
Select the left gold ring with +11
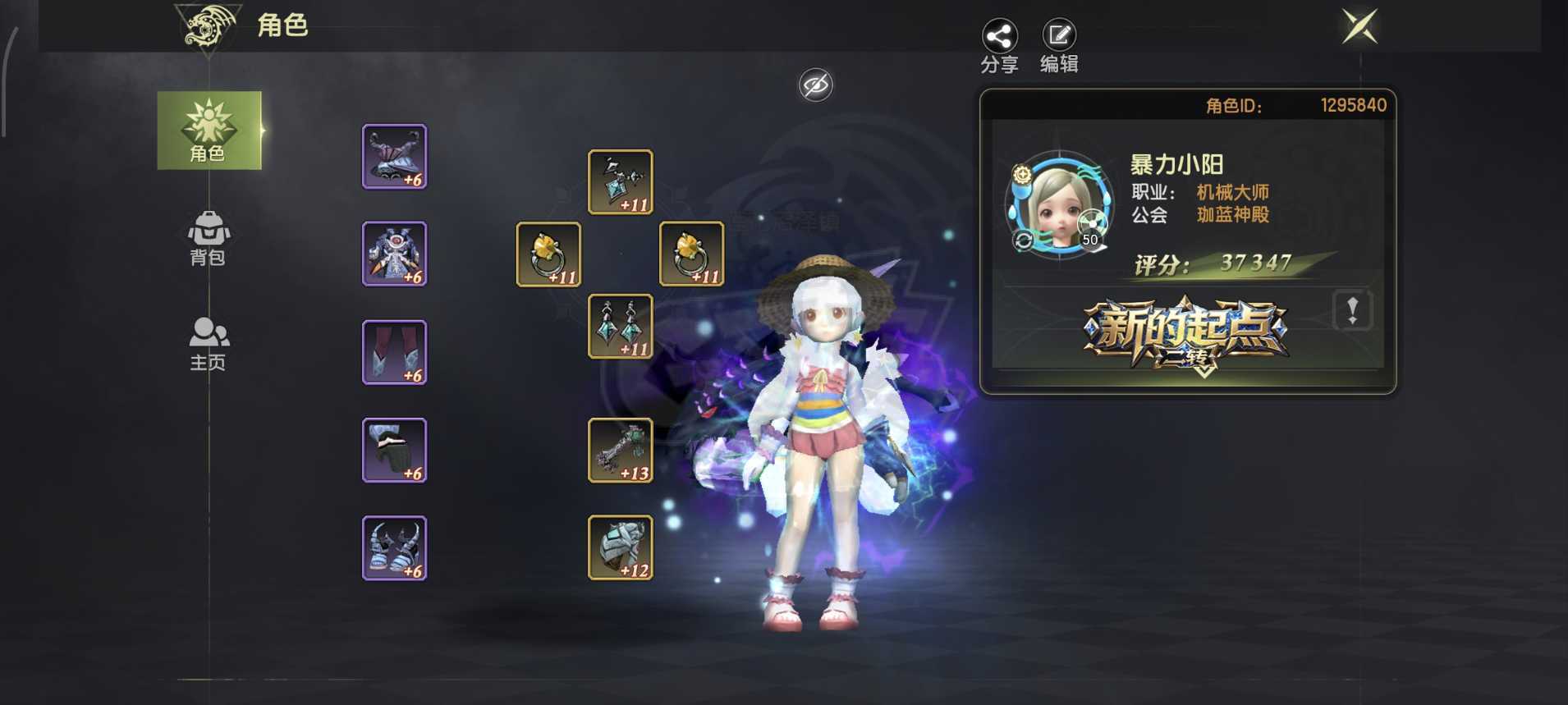pos(548,254)
